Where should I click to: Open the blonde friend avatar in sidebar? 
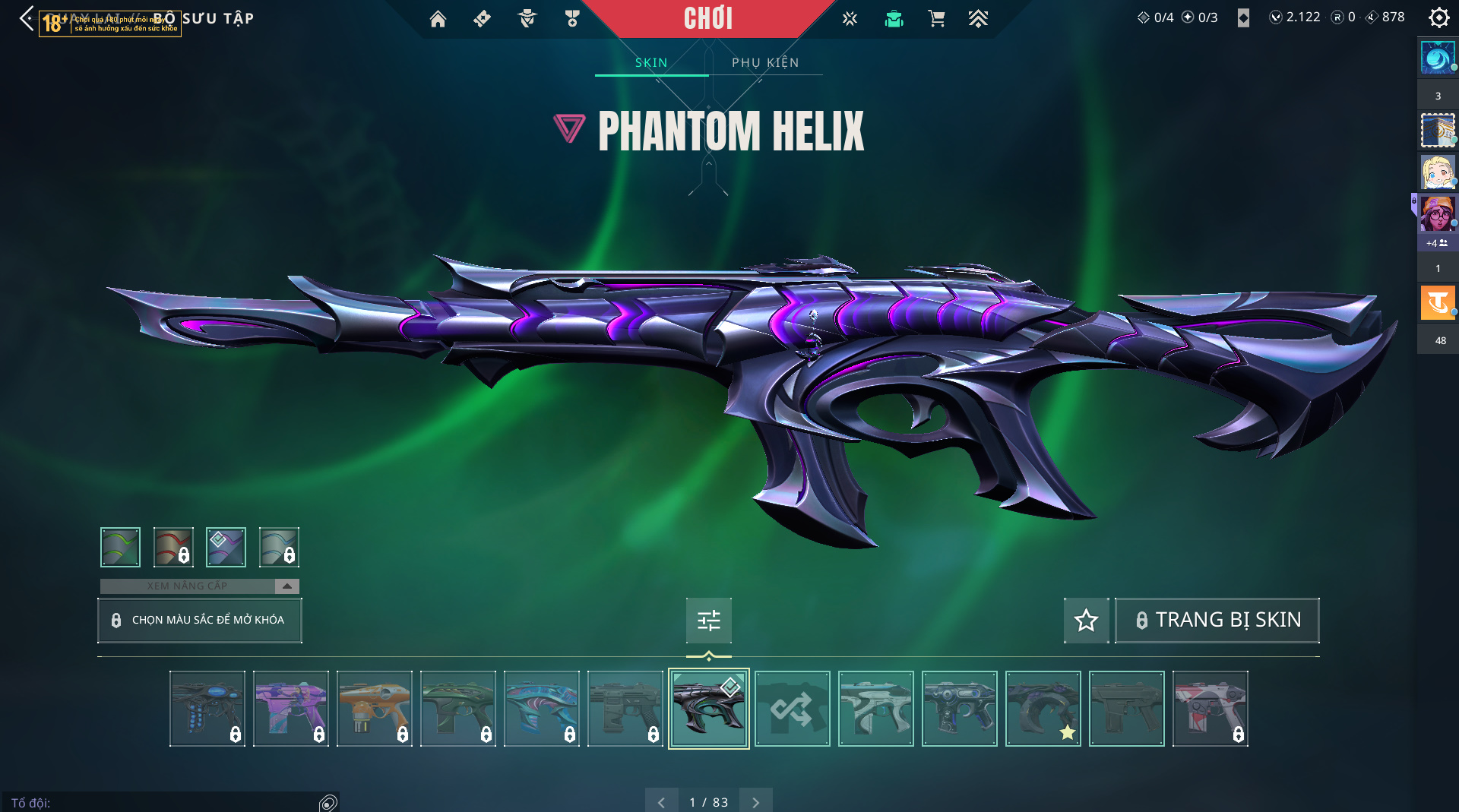(x=1437, y=172)
